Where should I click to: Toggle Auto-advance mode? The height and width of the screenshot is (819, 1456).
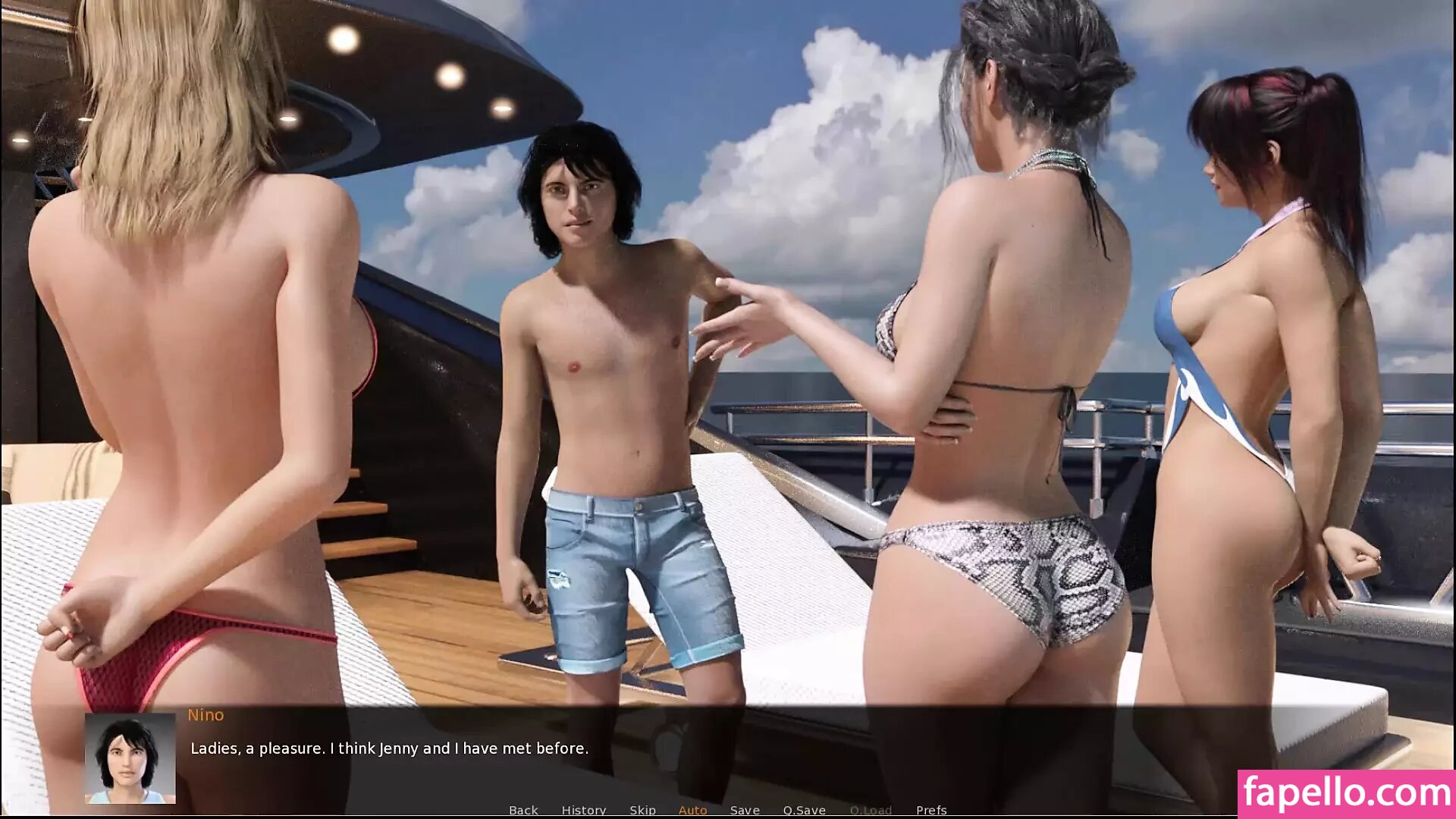point(692,810)
